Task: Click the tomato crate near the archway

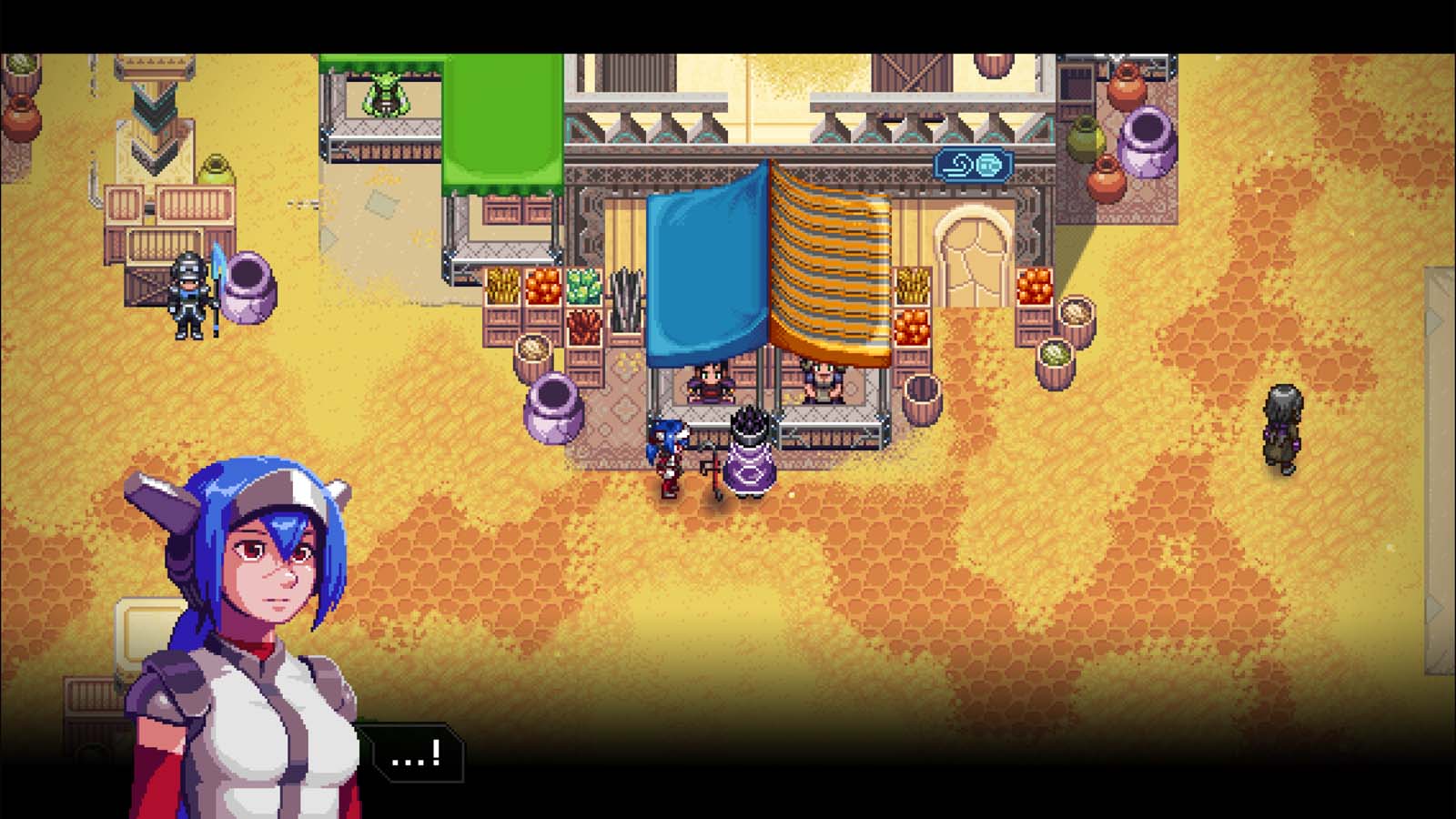Action: tap(1034, 287)
